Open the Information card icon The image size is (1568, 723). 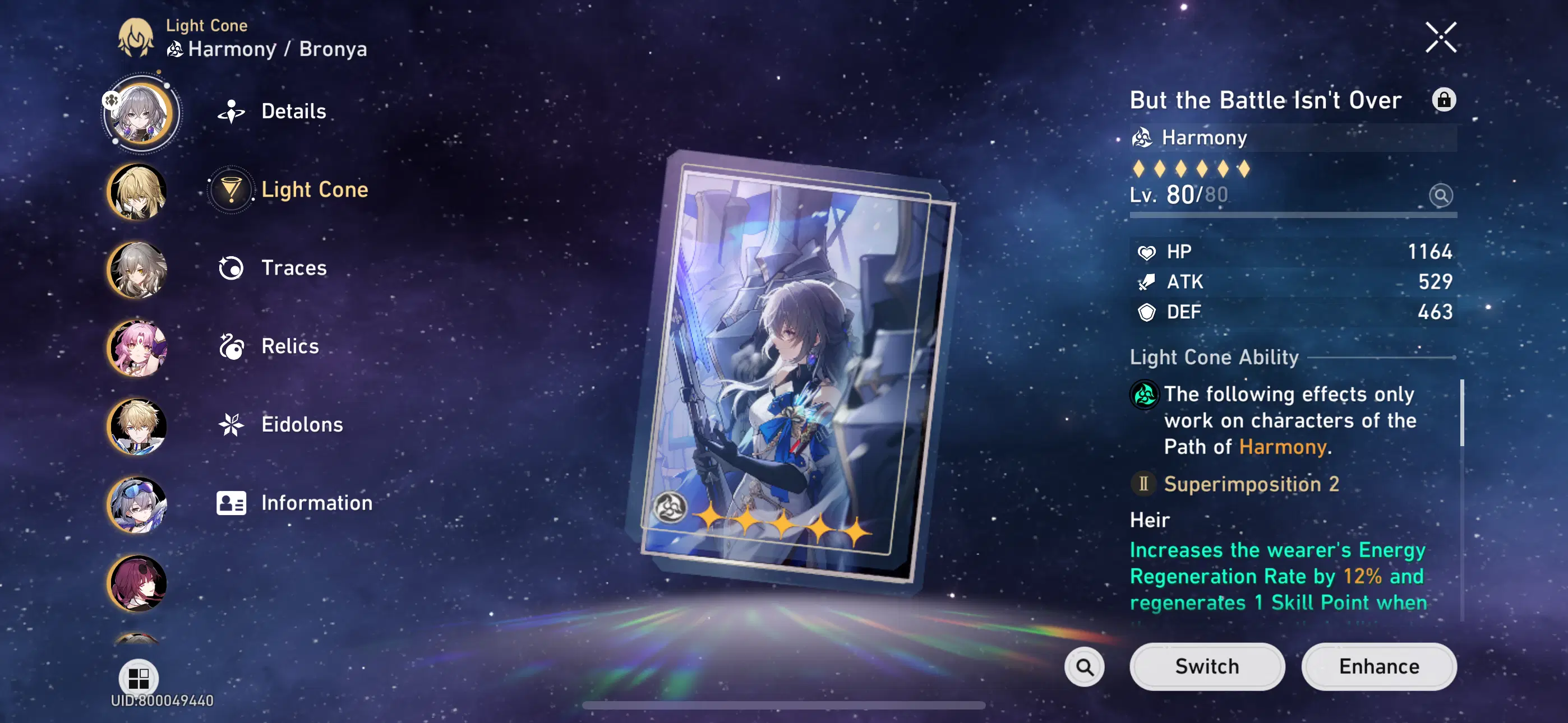pos(230,503)
